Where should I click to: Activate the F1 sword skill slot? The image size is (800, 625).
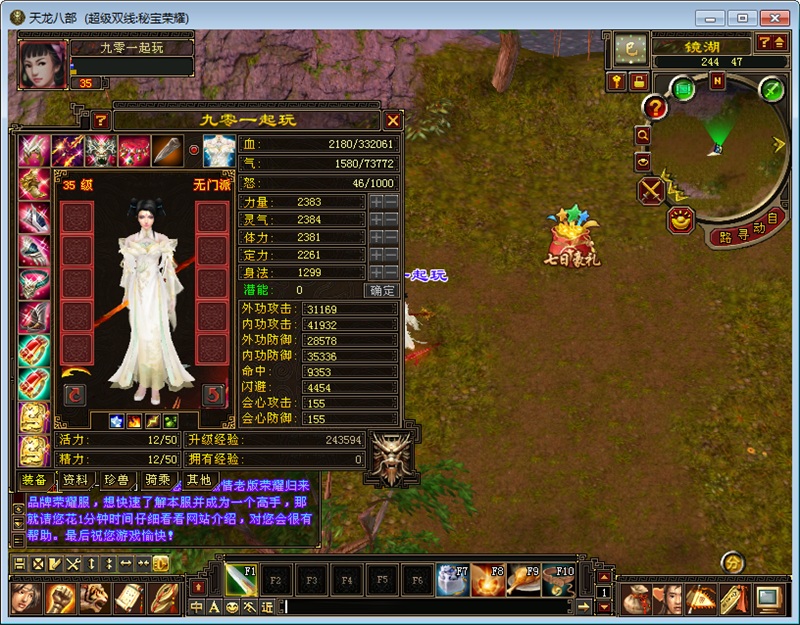pyautogui.click(x=241, y=578)
